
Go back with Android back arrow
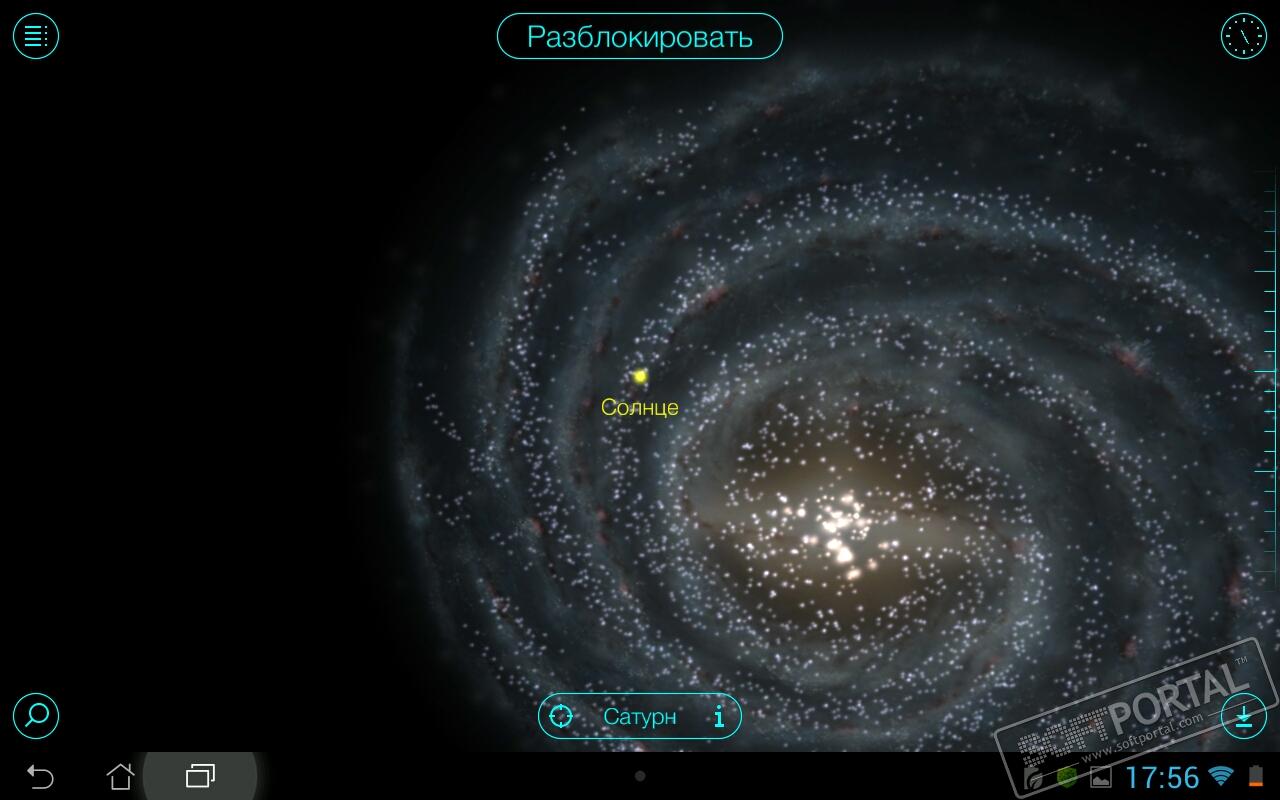40,776
